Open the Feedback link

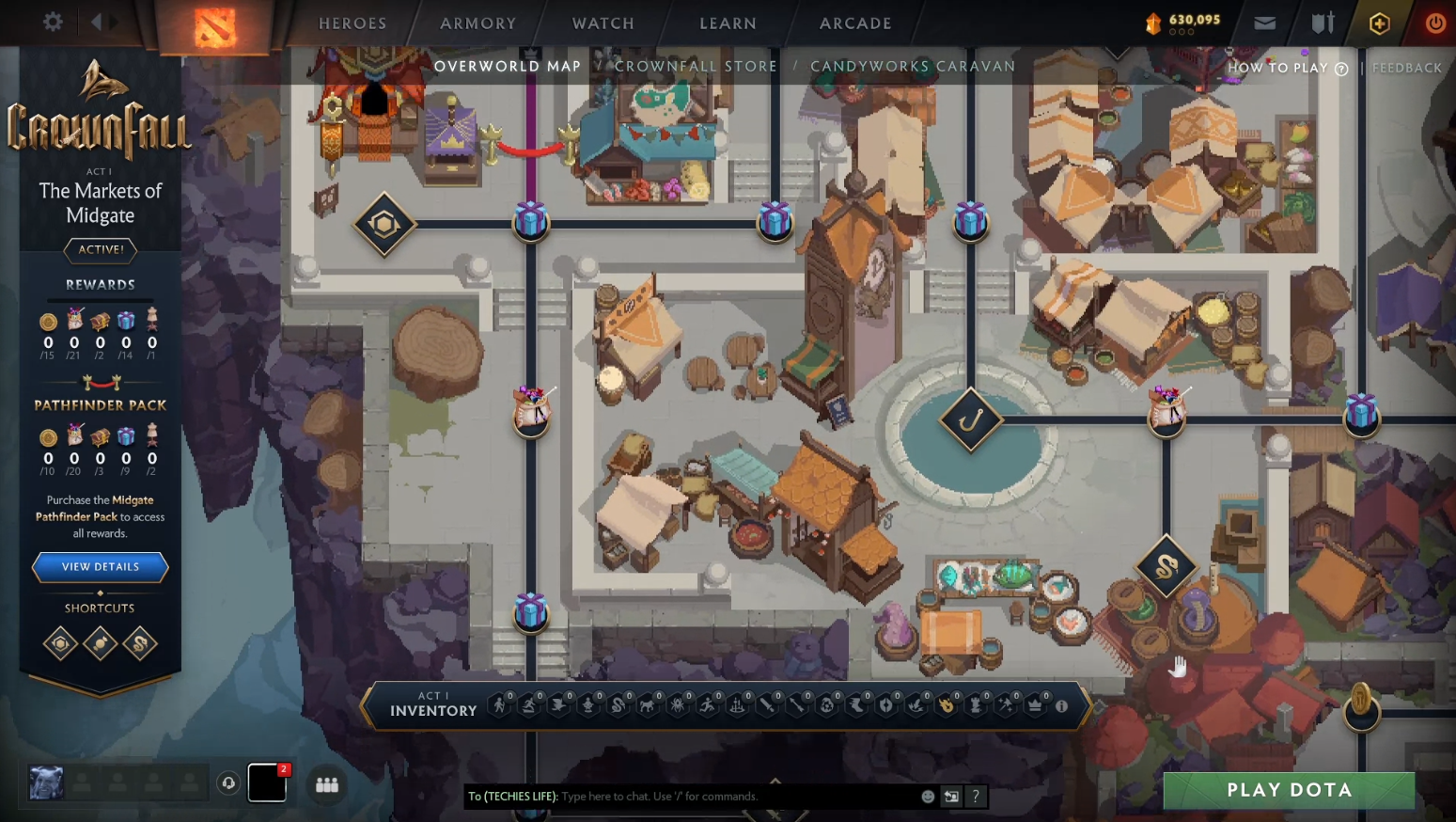[x=1406, y=68]
